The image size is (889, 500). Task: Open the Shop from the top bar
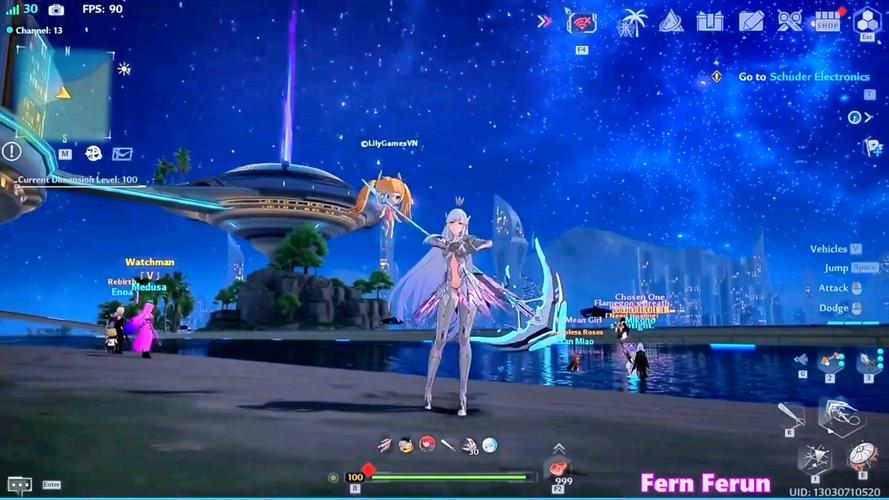pos(827,21)
